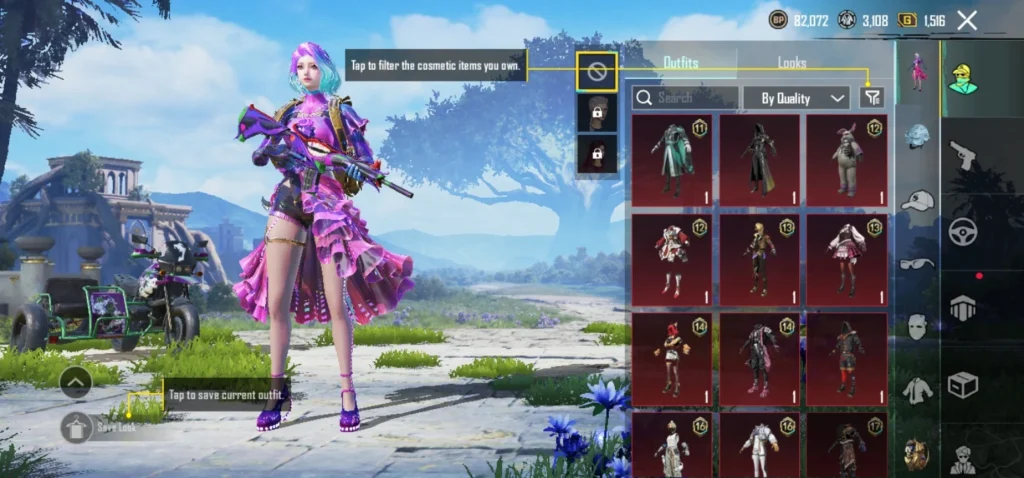
Task: Open the pistol weapons category
Action: tap(962, 154)
